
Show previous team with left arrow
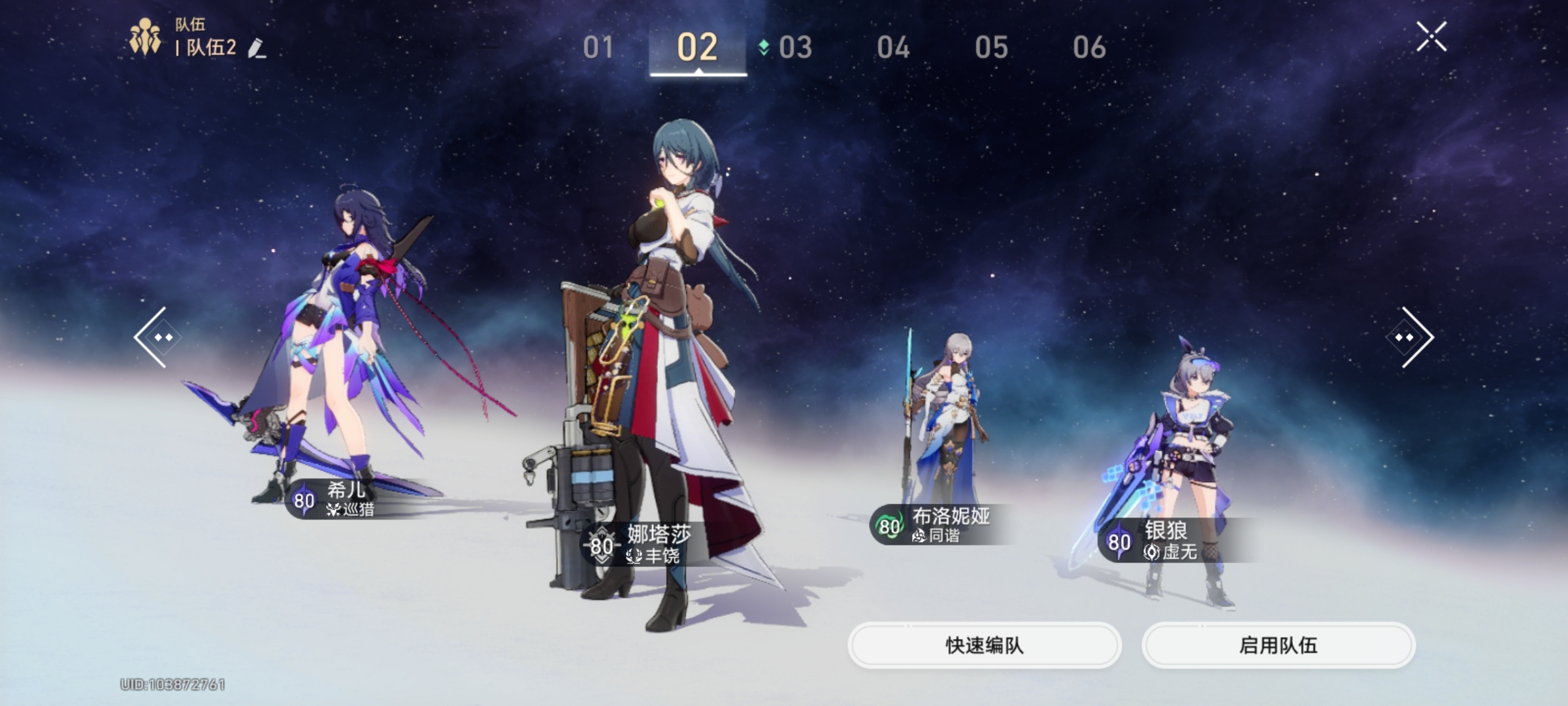[x=154, y=337]
